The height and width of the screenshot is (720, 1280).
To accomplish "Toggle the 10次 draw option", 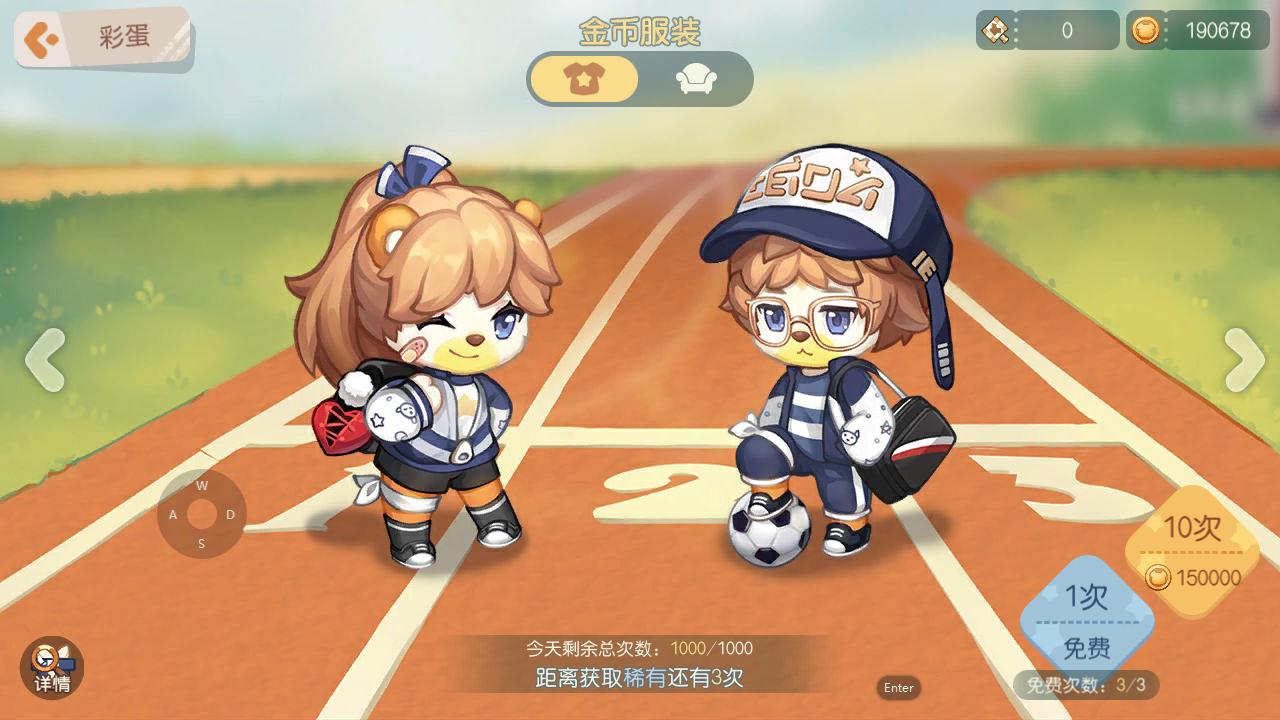I will pos(1194,550).
